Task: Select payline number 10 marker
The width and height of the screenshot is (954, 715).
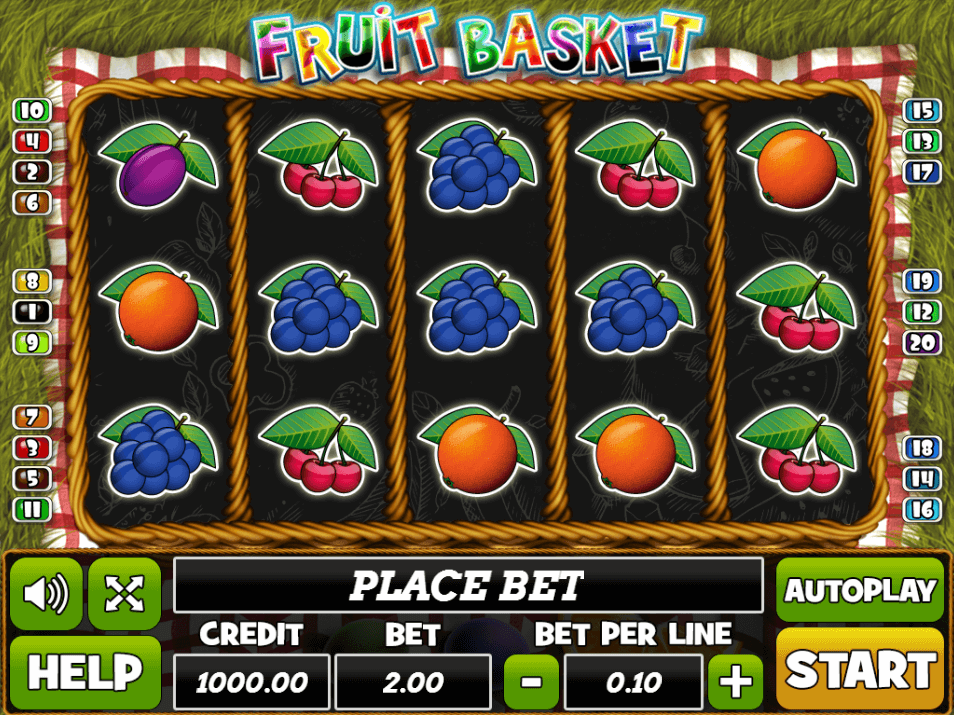Action: [31, 110]
